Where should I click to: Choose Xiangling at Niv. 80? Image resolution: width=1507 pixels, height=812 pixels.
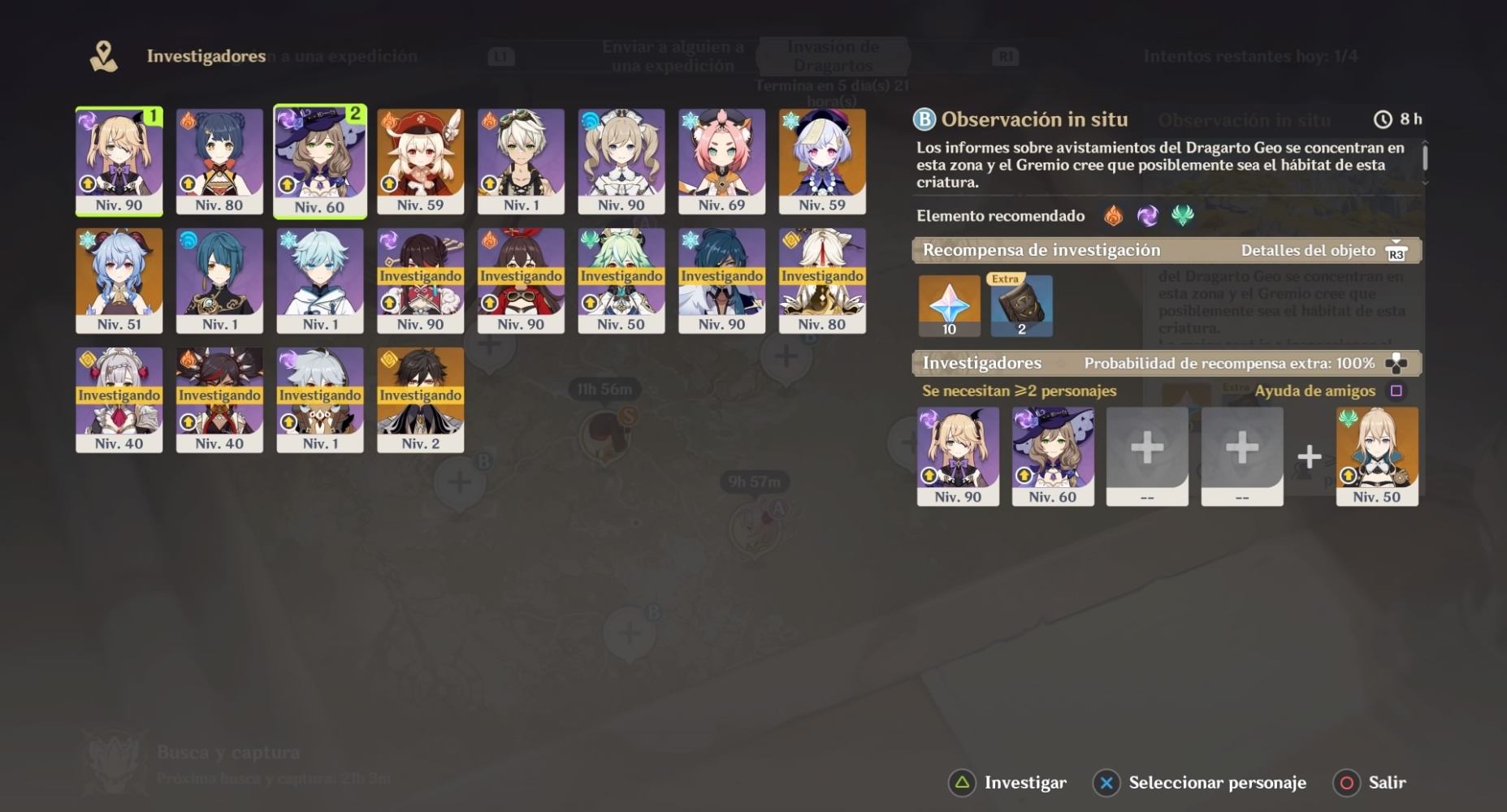coord(219,161)
